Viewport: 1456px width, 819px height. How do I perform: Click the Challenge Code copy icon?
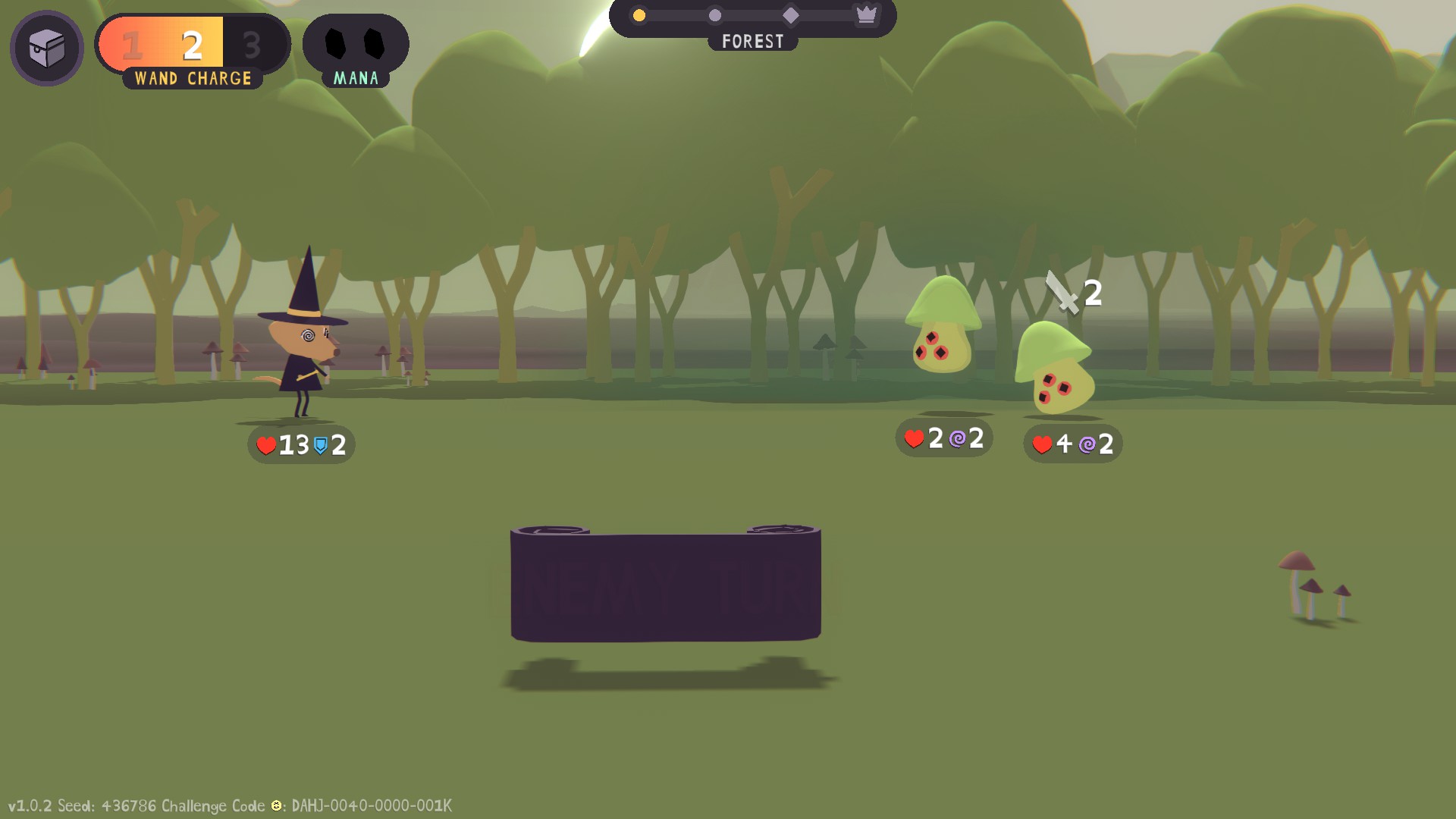click(x=277, y=805)
